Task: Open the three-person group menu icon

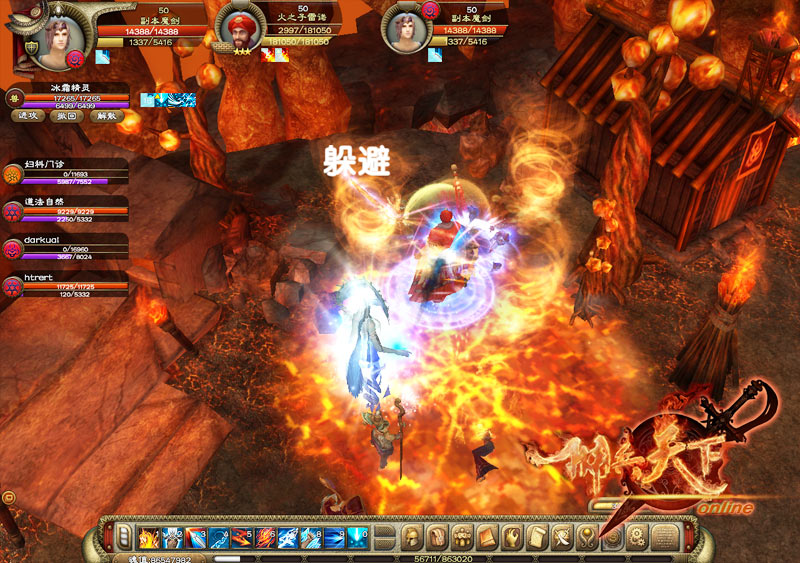Action: pos(461,537)
